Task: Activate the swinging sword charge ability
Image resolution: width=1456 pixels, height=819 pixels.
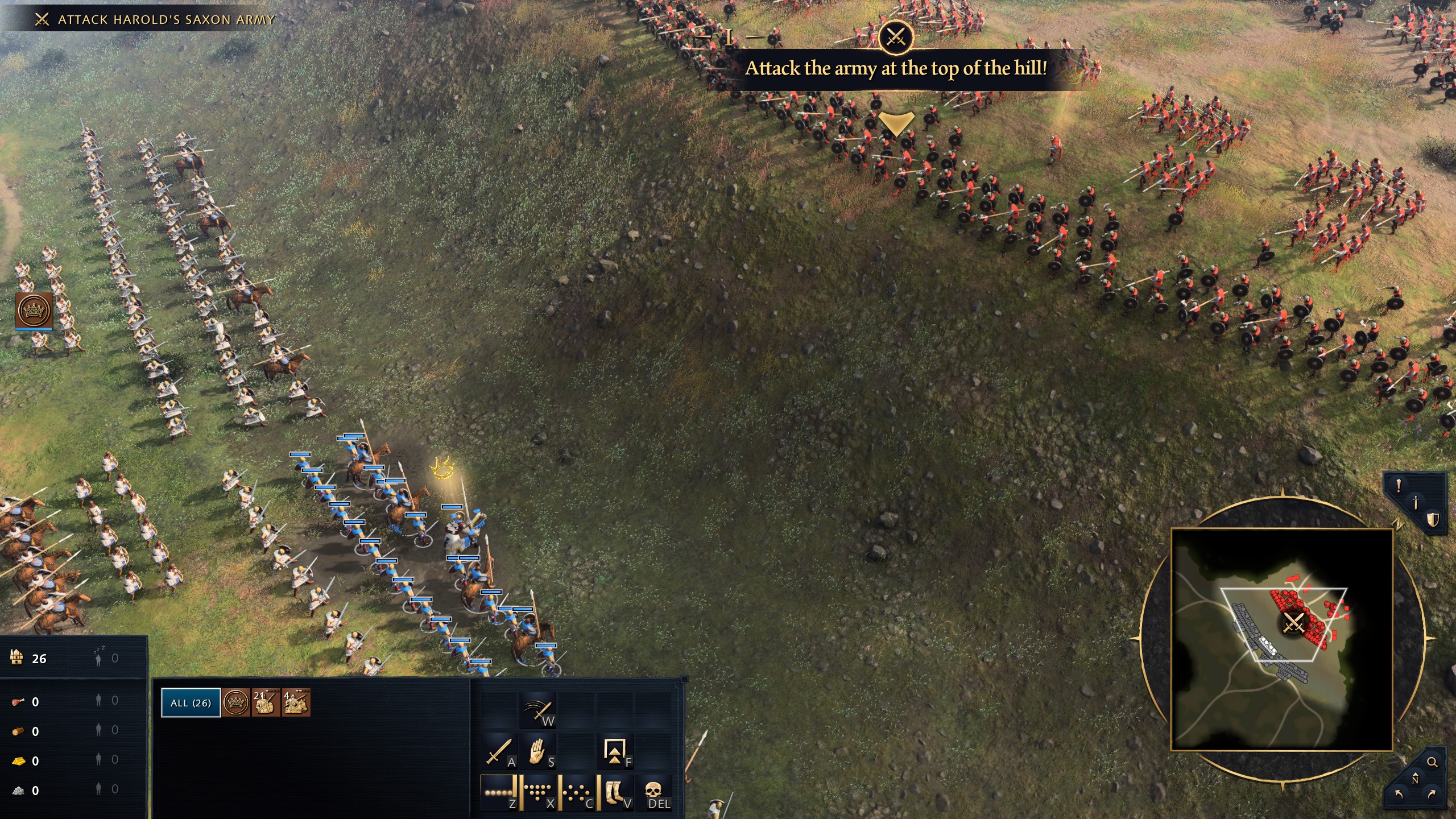Action: click(537, 710)
